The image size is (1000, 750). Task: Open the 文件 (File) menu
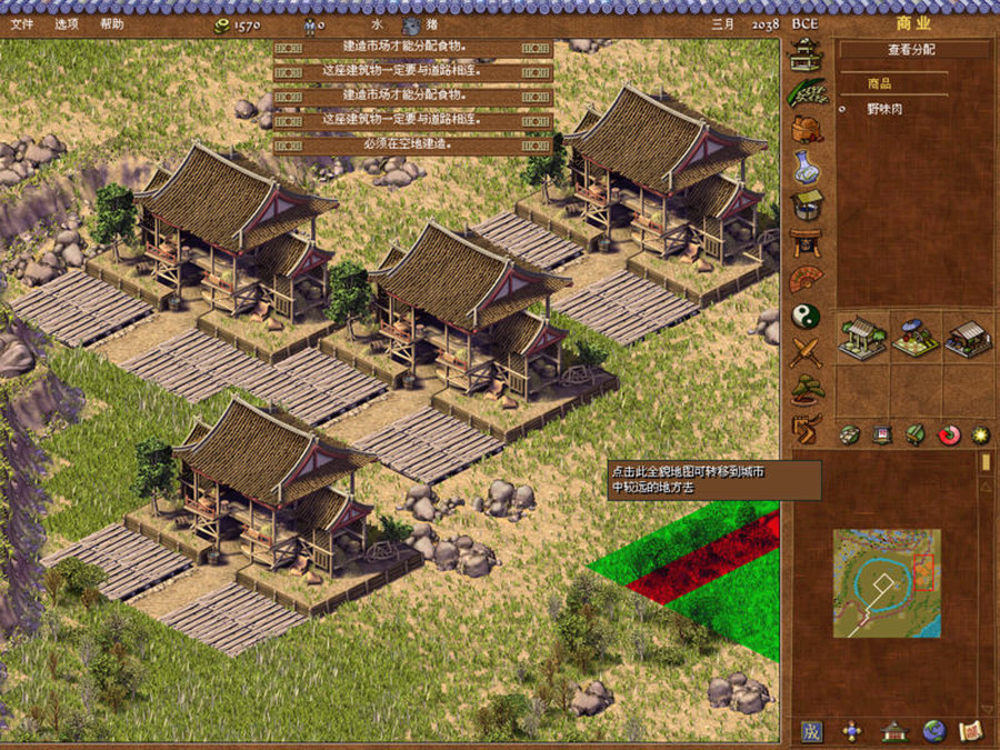[x=21, y=24]
